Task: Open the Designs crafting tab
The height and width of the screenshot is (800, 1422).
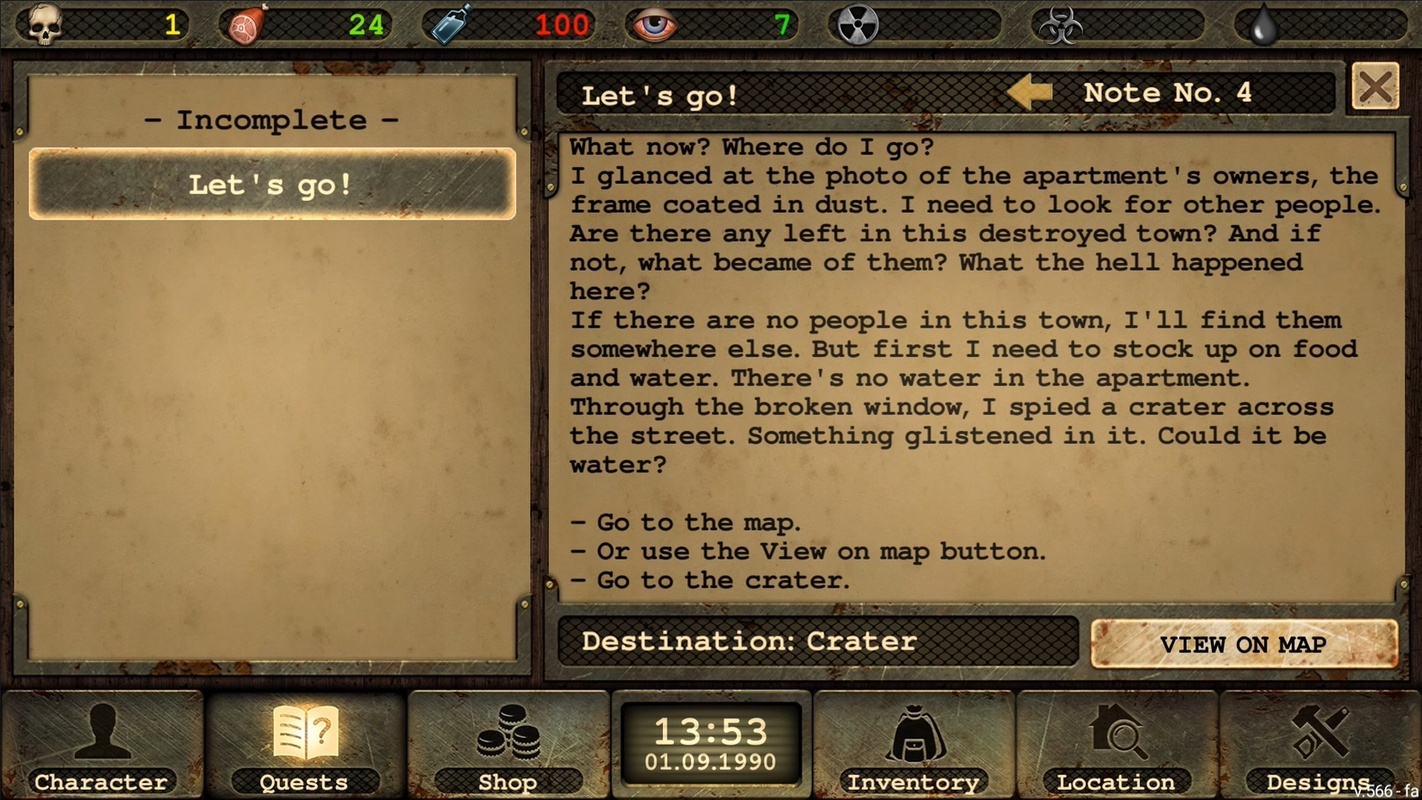Action: tap(1319, 745)
